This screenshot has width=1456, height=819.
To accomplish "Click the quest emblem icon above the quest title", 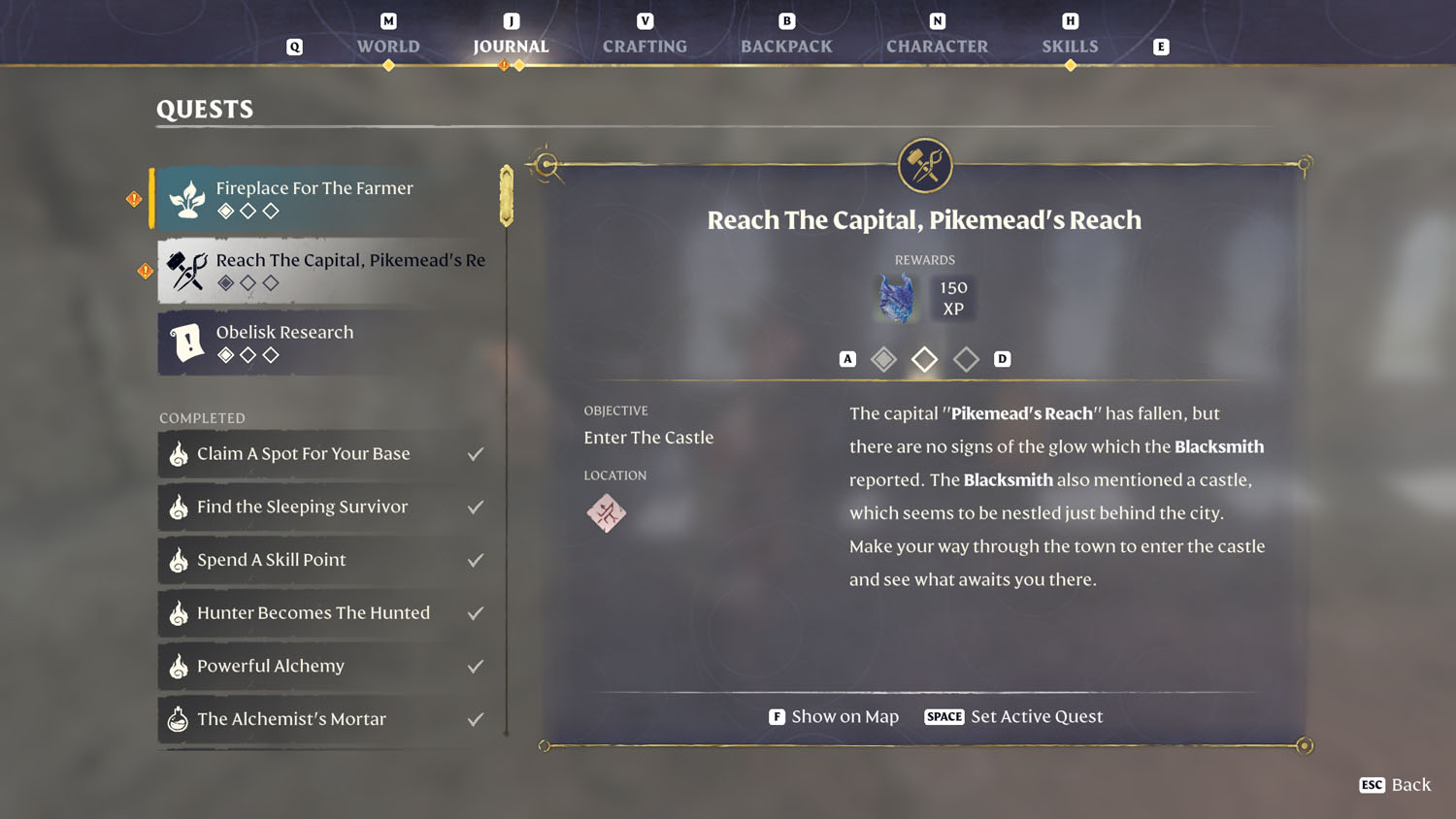I will 924,165.
